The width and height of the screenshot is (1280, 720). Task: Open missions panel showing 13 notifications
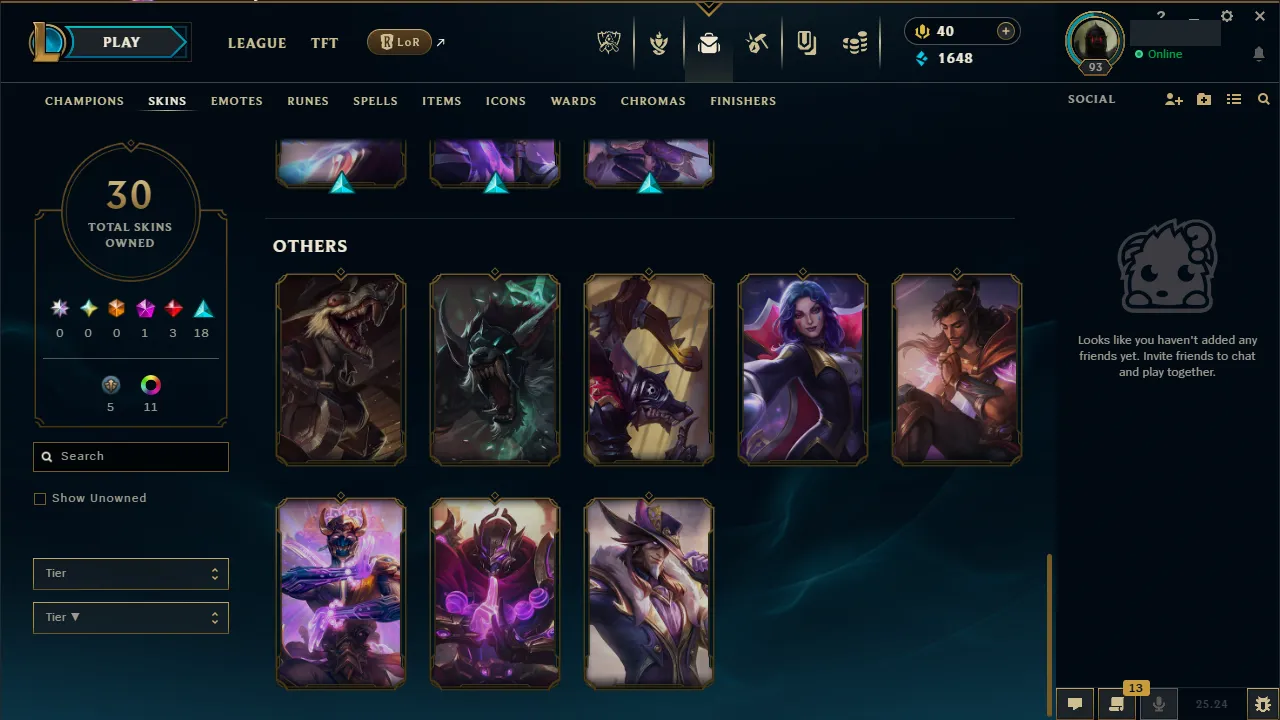[1117, 703]
